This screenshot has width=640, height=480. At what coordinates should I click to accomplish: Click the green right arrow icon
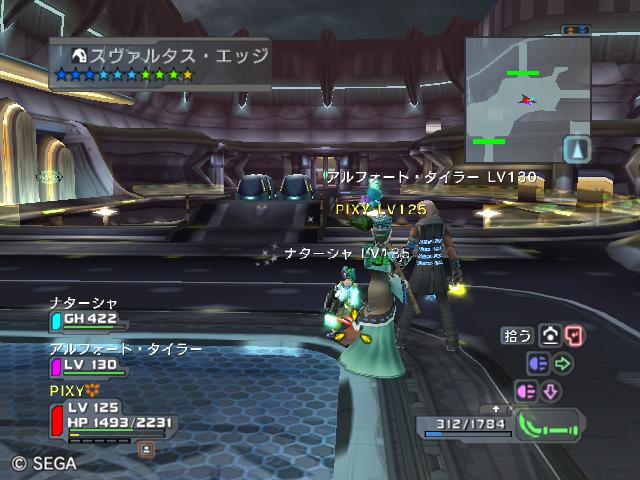pyautogui.click(x=562, y=364)
